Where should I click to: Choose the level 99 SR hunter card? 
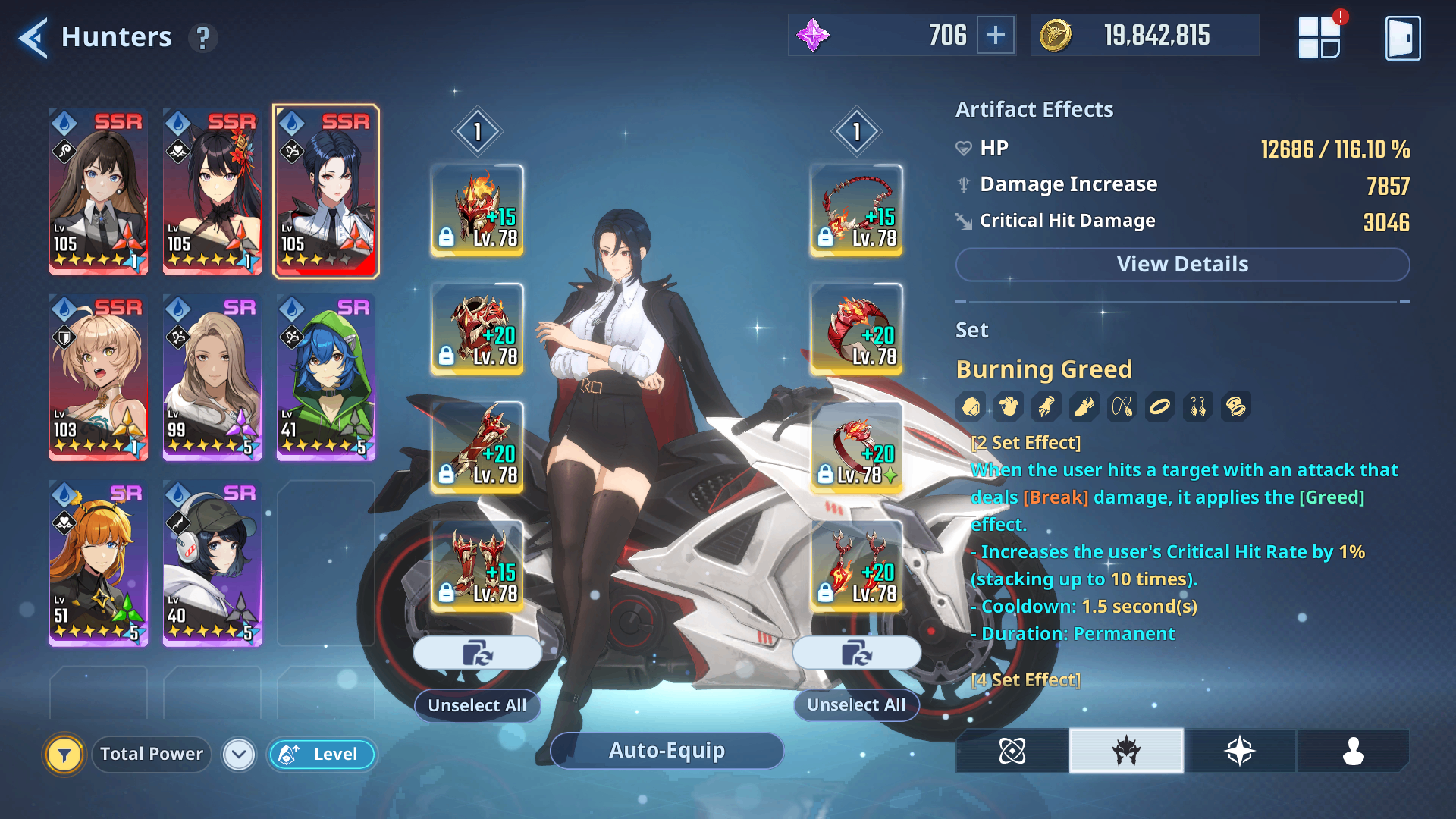click(212, 378)
